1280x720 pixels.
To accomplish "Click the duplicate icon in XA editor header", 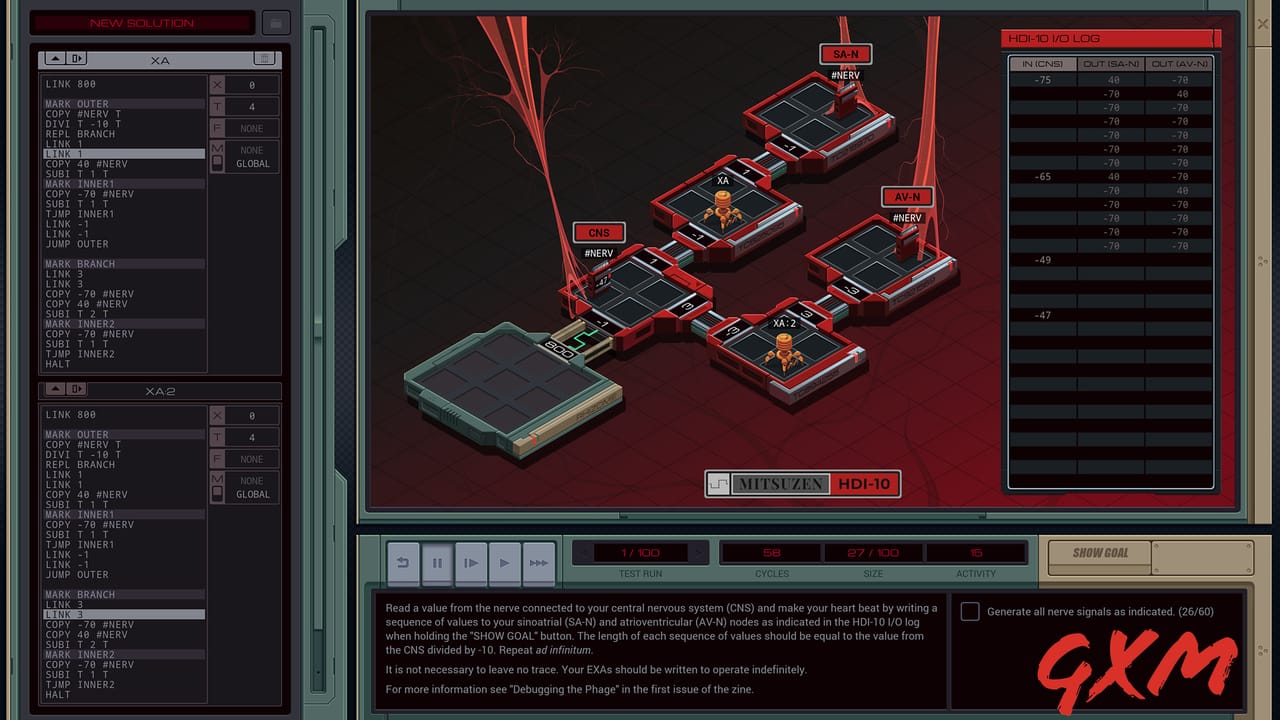I will point(77,58).
